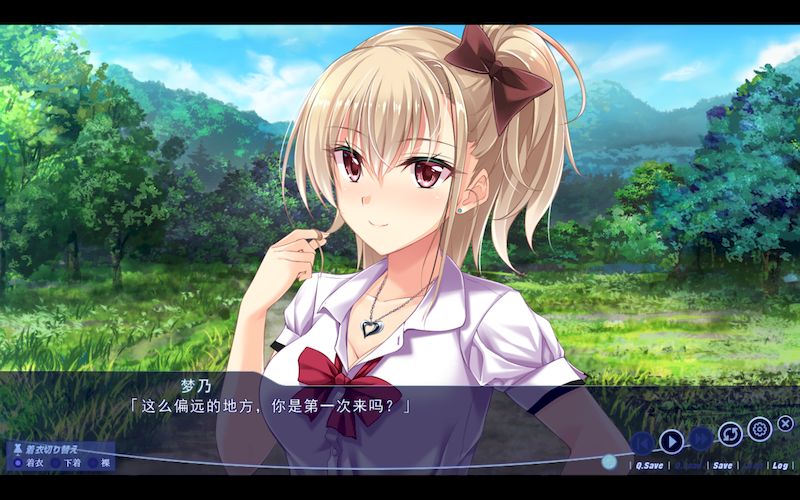Toggle the pin on the costume panel
This screenshot has height=500, width=800.
16,449
